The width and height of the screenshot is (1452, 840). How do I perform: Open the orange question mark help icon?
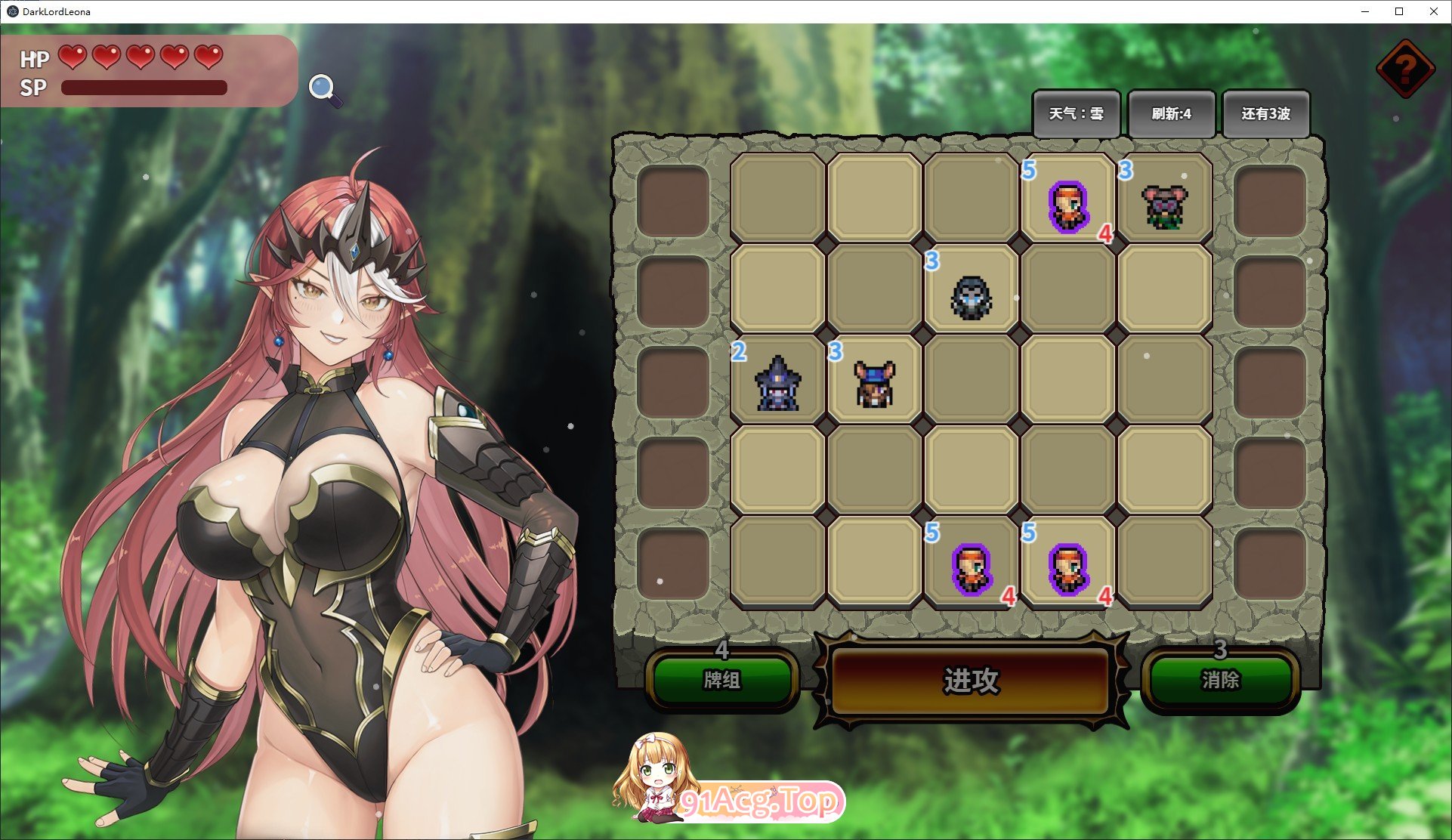(1404, 69)
